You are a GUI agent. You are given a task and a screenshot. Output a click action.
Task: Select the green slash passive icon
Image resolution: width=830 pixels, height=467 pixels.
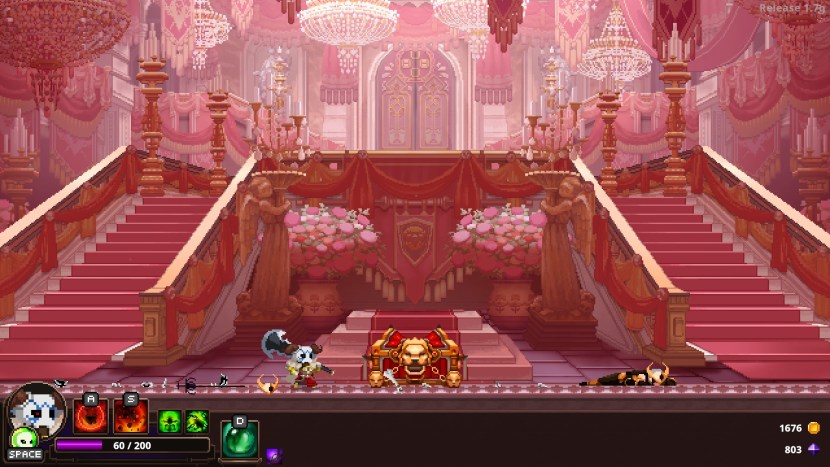pos(196,421)
